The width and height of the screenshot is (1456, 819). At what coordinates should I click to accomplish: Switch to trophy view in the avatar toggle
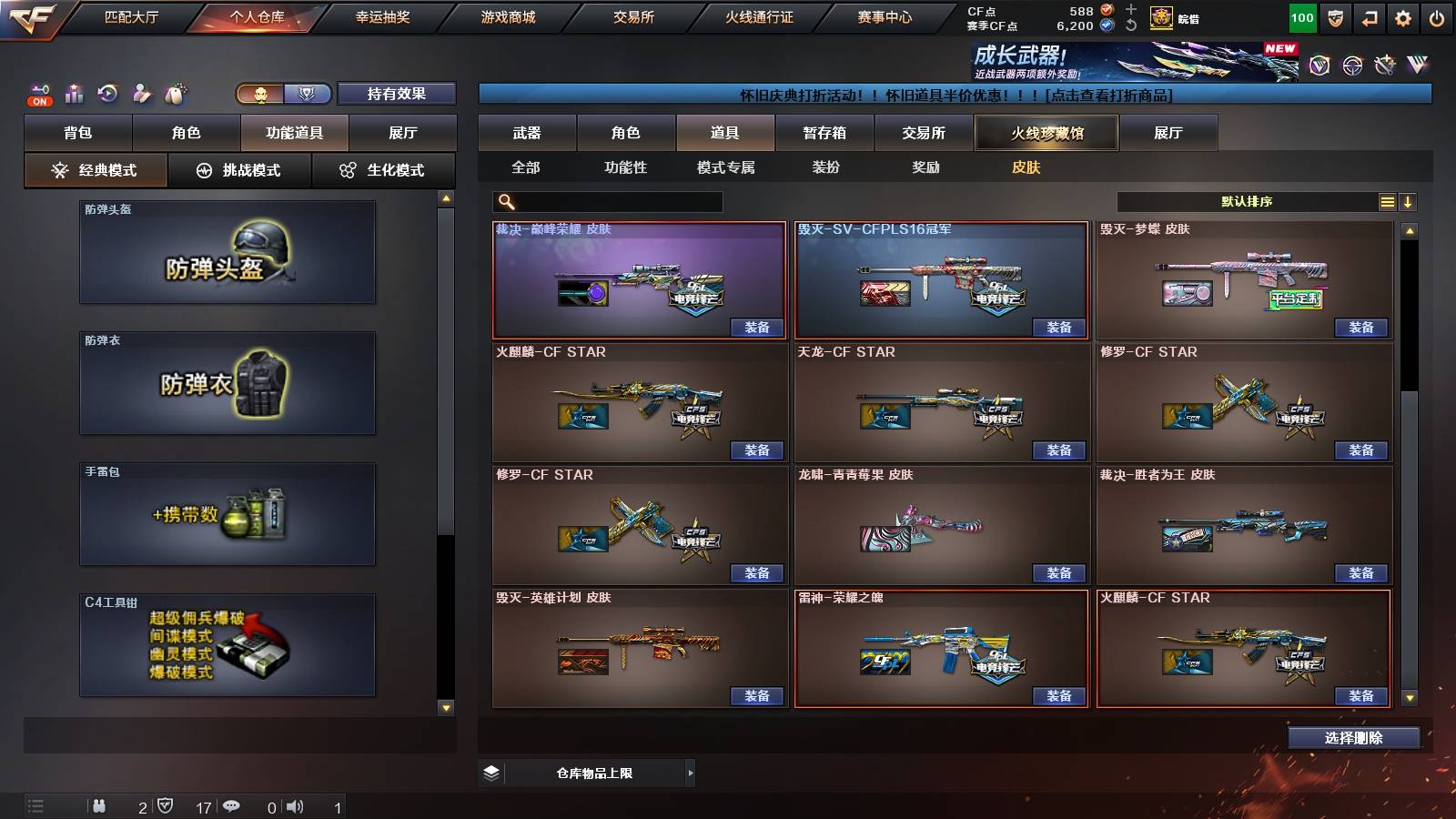point(307,94)
